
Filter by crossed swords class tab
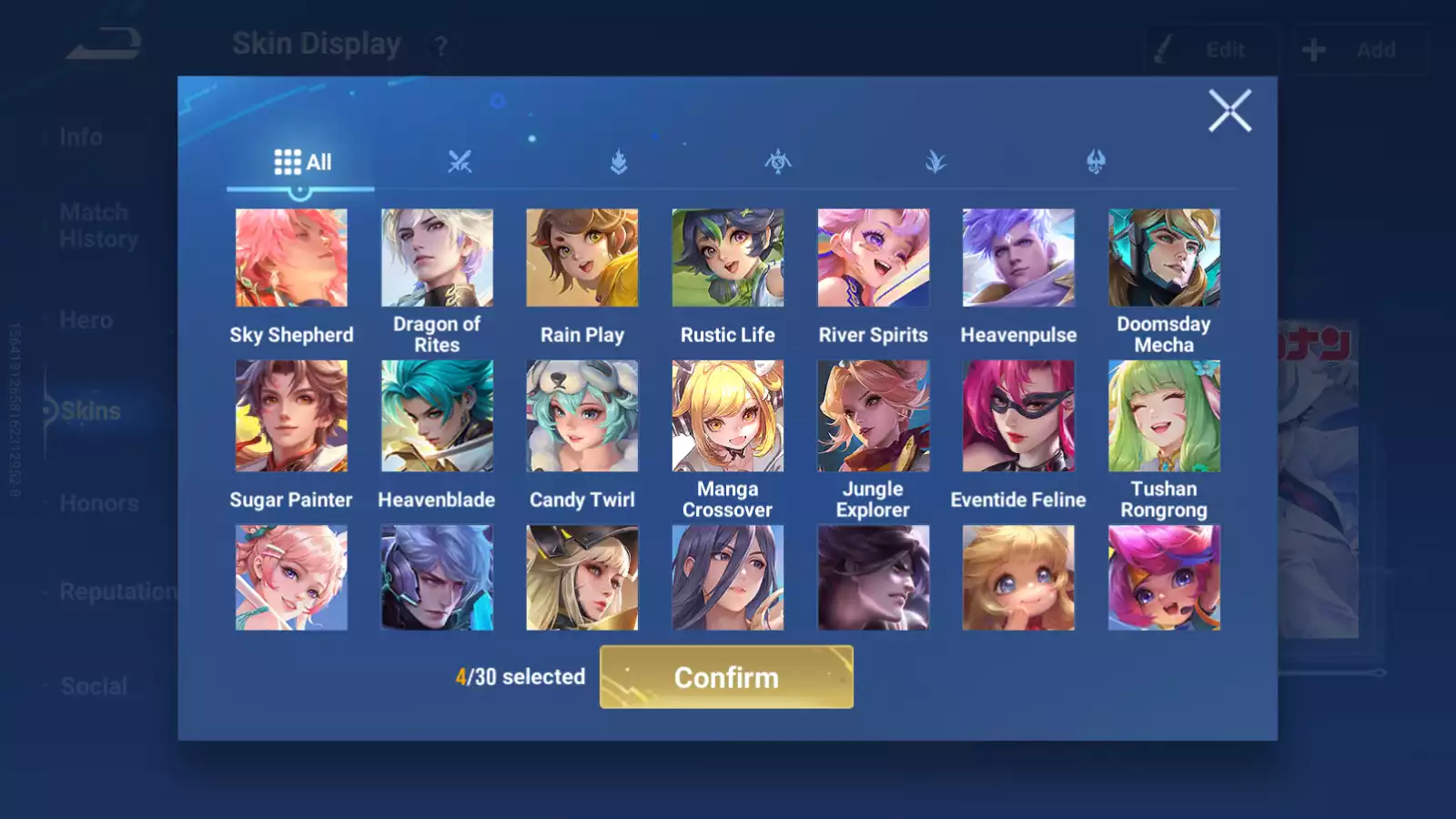tap(460, 163)
